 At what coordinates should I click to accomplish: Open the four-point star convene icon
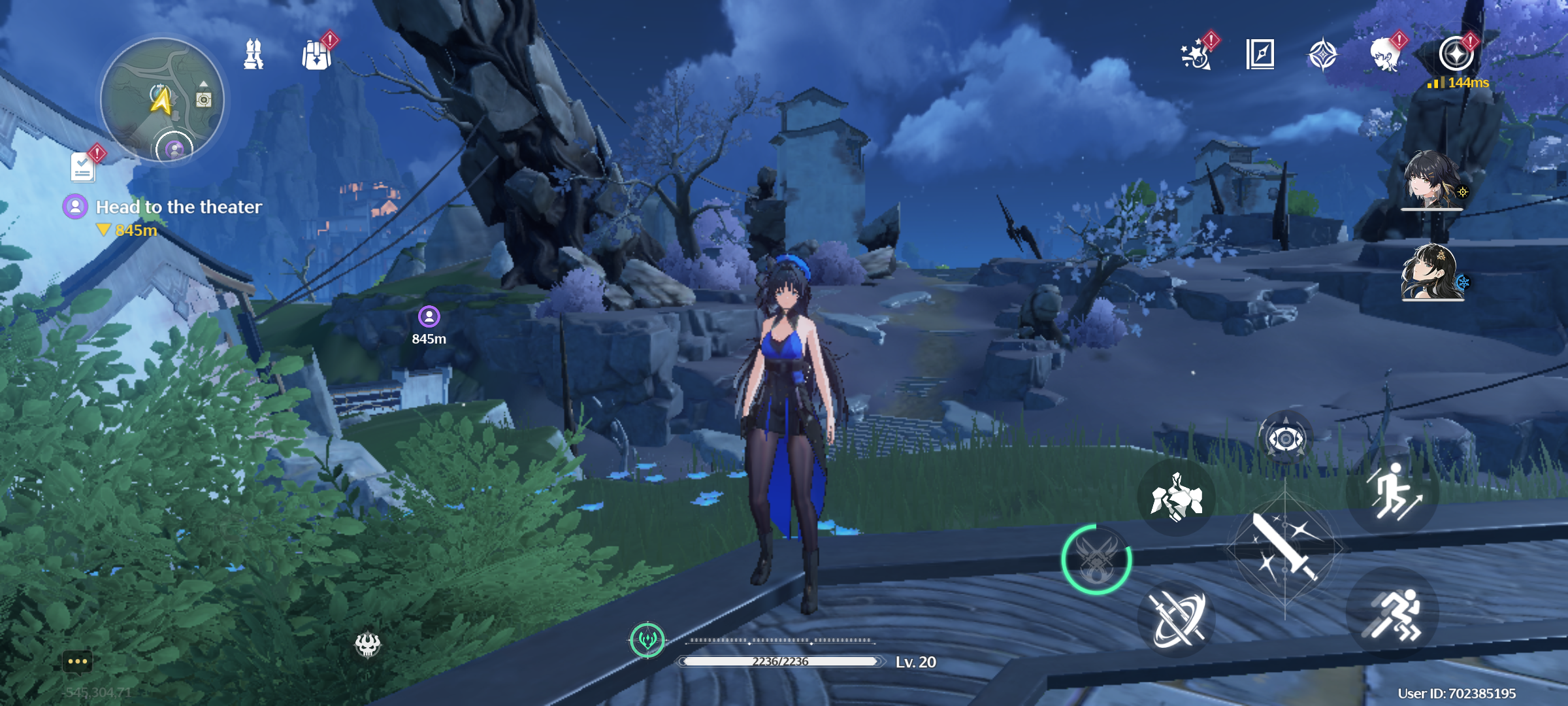click(x=1323, y=54)
